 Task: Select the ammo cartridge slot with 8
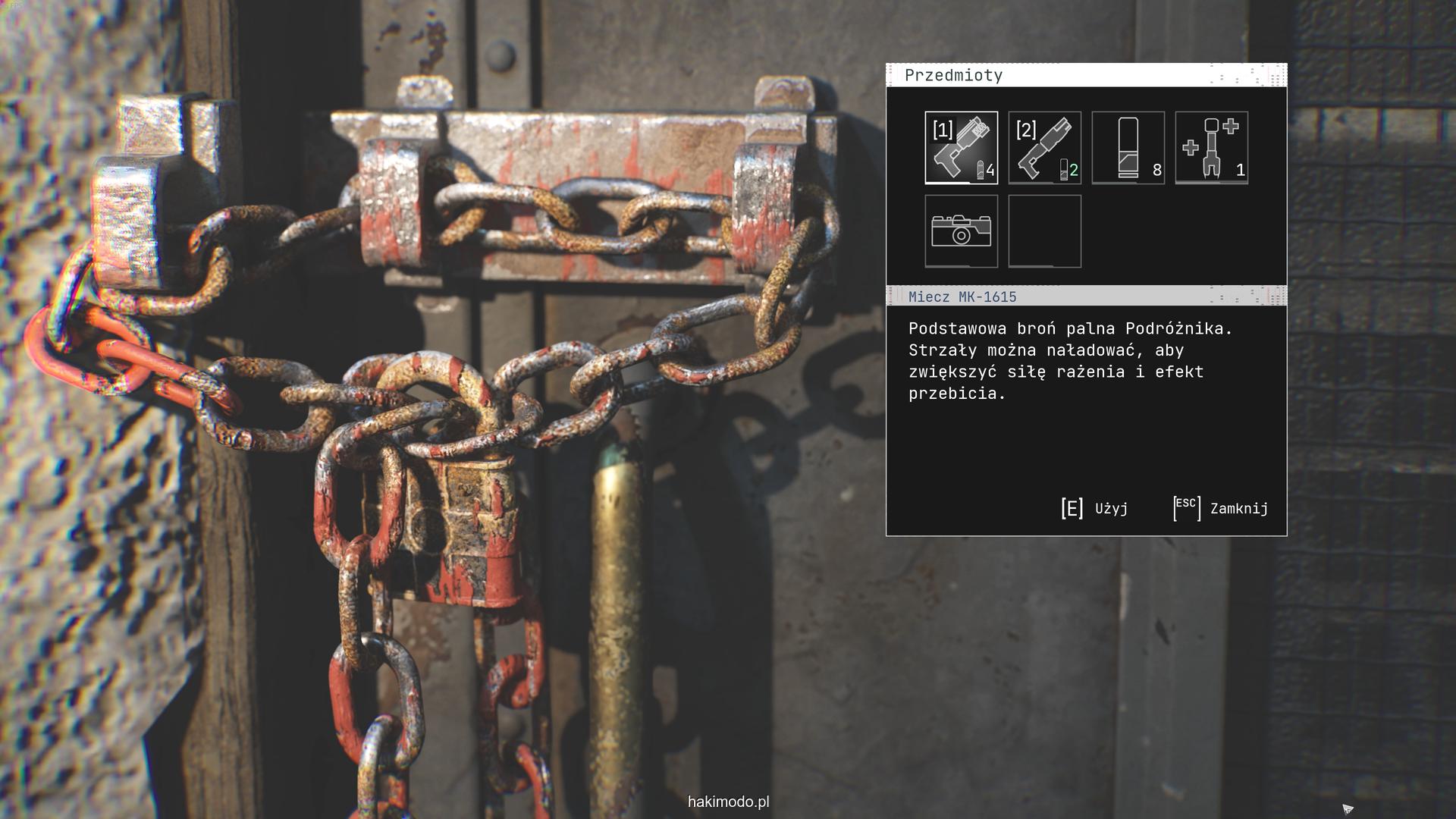click(x=1128, y=148)
